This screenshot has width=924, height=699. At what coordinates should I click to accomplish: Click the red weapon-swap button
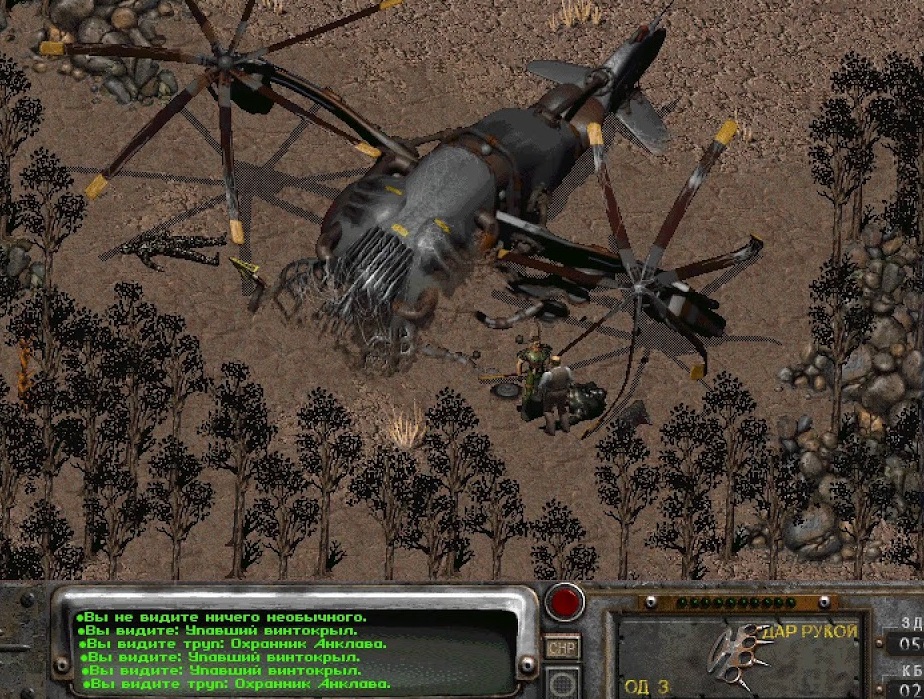tap(565, 603)
